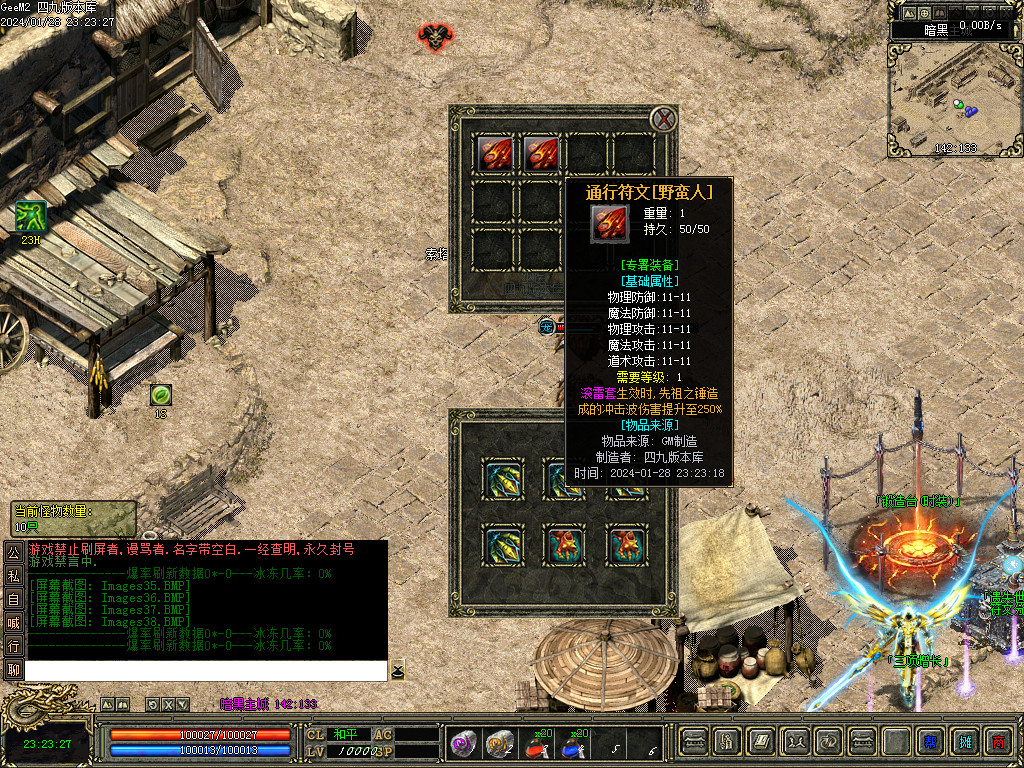
Task: Close the rune item panel
Action: pyautogui.click(x=663, y=120)
